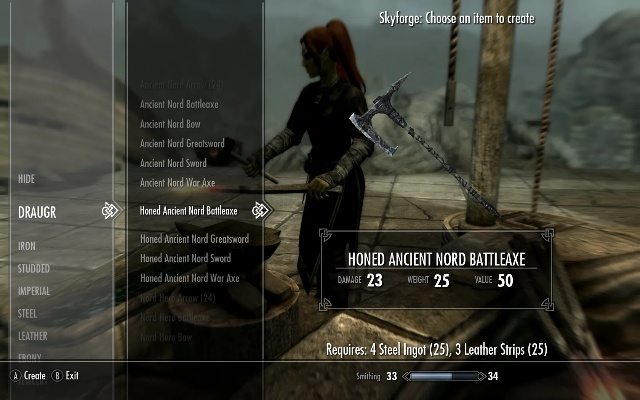This screenshot has height=400, width=640.
Task: Select Ancient Nord Greatsword from the list
Action: [x=182, y=144]
